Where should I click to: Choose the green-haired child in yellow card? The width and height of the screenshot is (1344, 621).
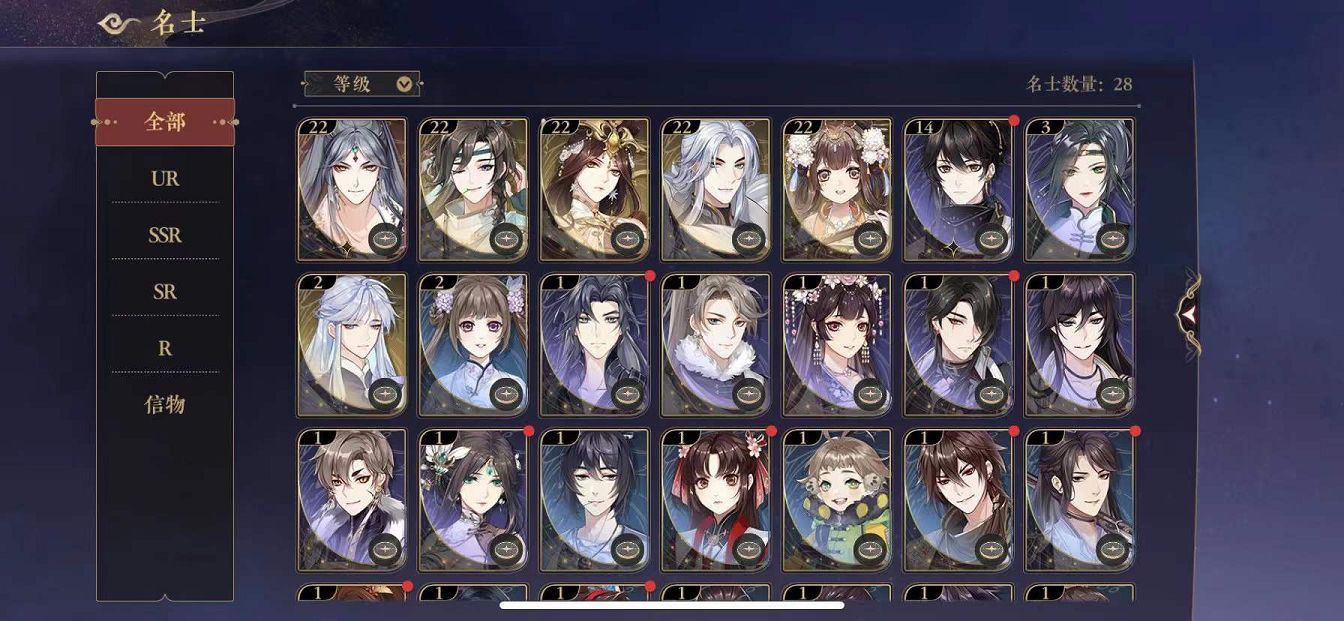point(837,499)
